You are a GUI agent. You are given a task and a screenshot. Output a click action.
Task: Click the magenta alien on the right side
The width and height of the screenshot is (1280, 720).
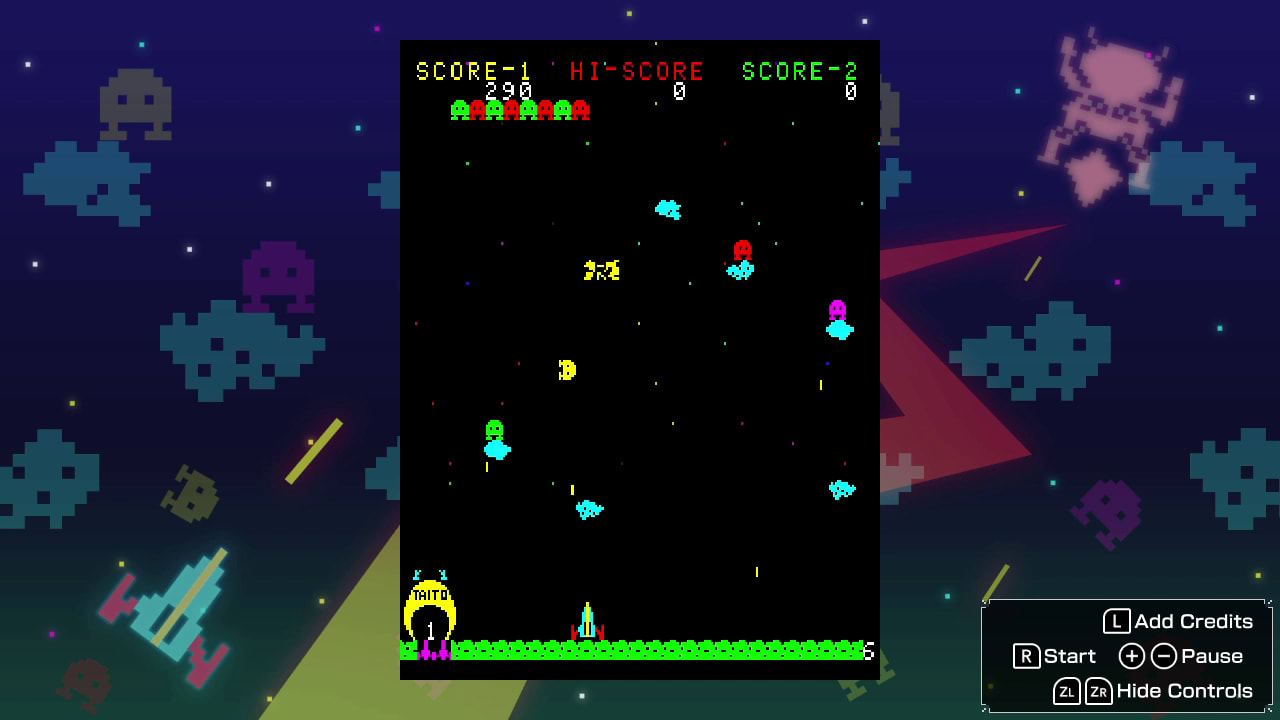836,310
